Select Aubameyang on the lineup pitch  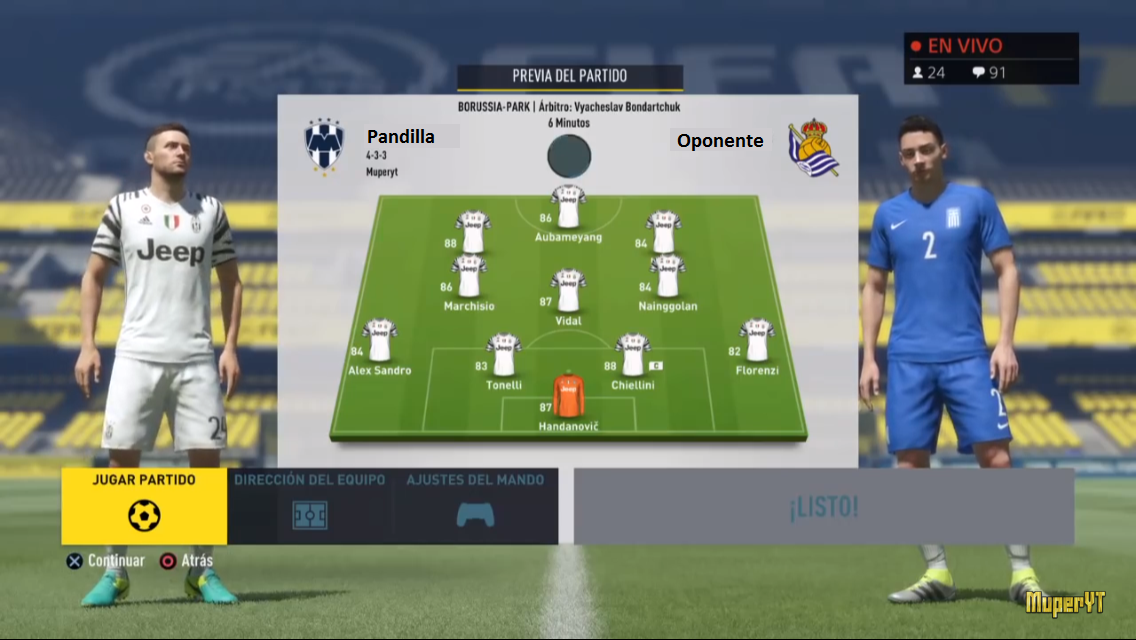[x=569, y=208]
